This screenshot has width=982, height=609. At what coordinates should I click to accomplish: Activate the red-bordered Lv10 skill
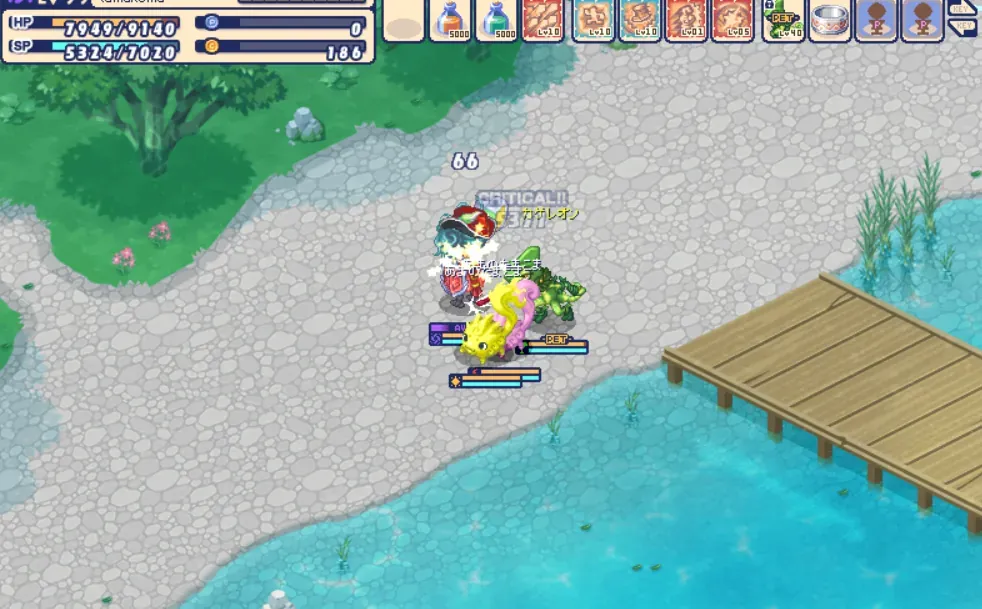[543, 20]
